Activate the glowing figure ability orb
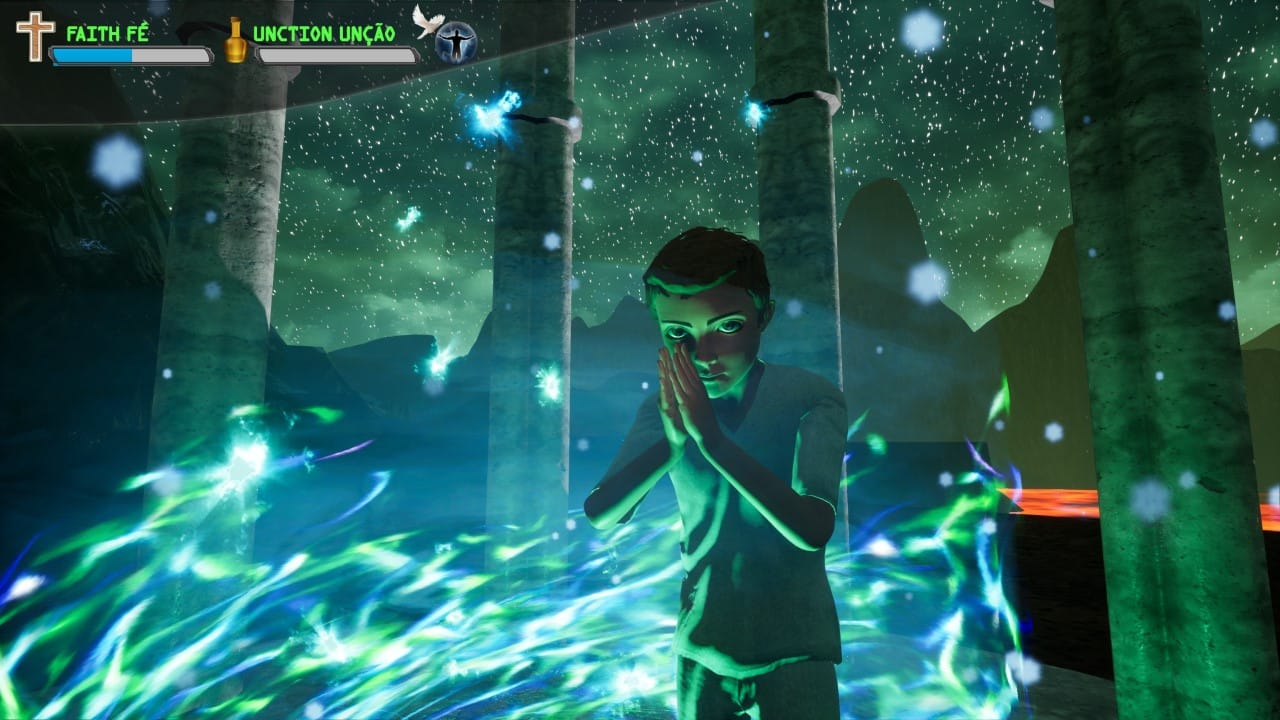The height and width of the screenshot is (720, 1280). 456,42
